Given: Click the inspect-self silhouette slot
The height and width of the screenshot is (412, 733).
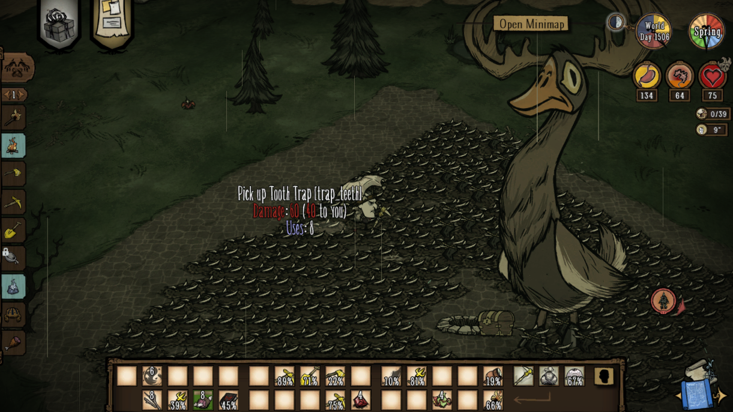Looking at the screenshot, I should click(x=605, y=376).
